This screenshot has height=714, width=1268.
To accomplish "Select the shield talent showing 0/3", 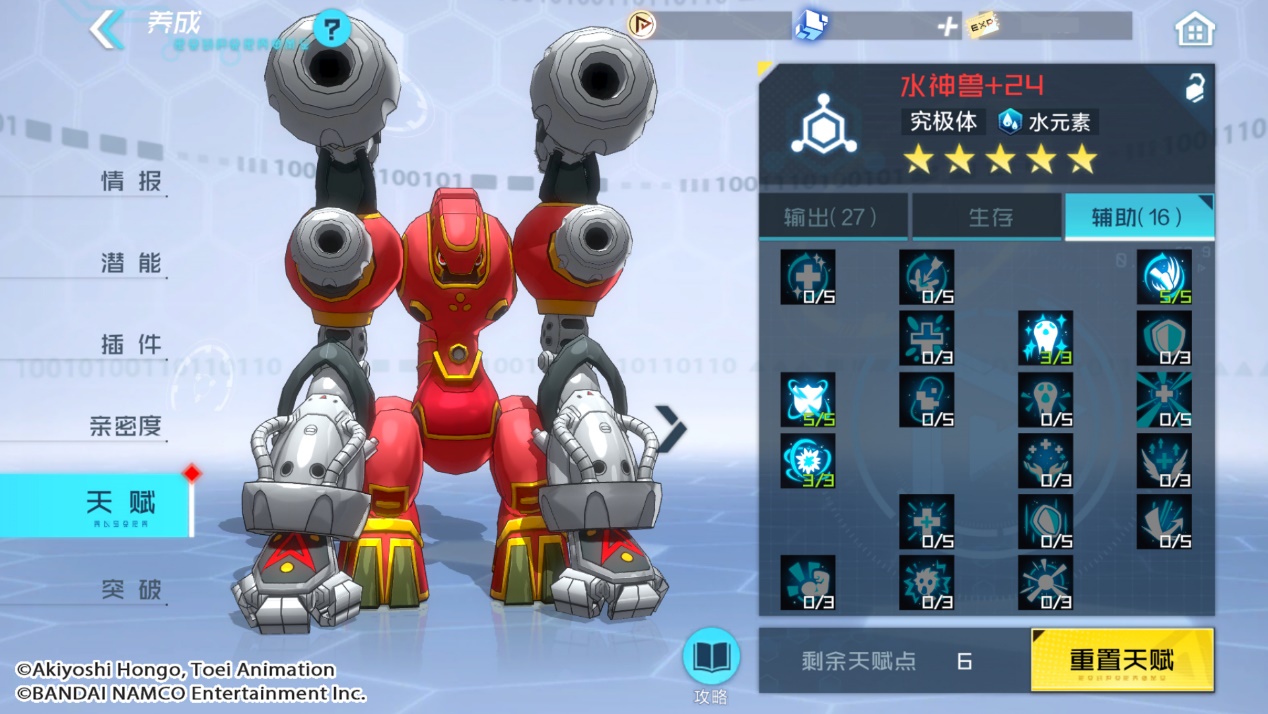I will coord(1164,338).
